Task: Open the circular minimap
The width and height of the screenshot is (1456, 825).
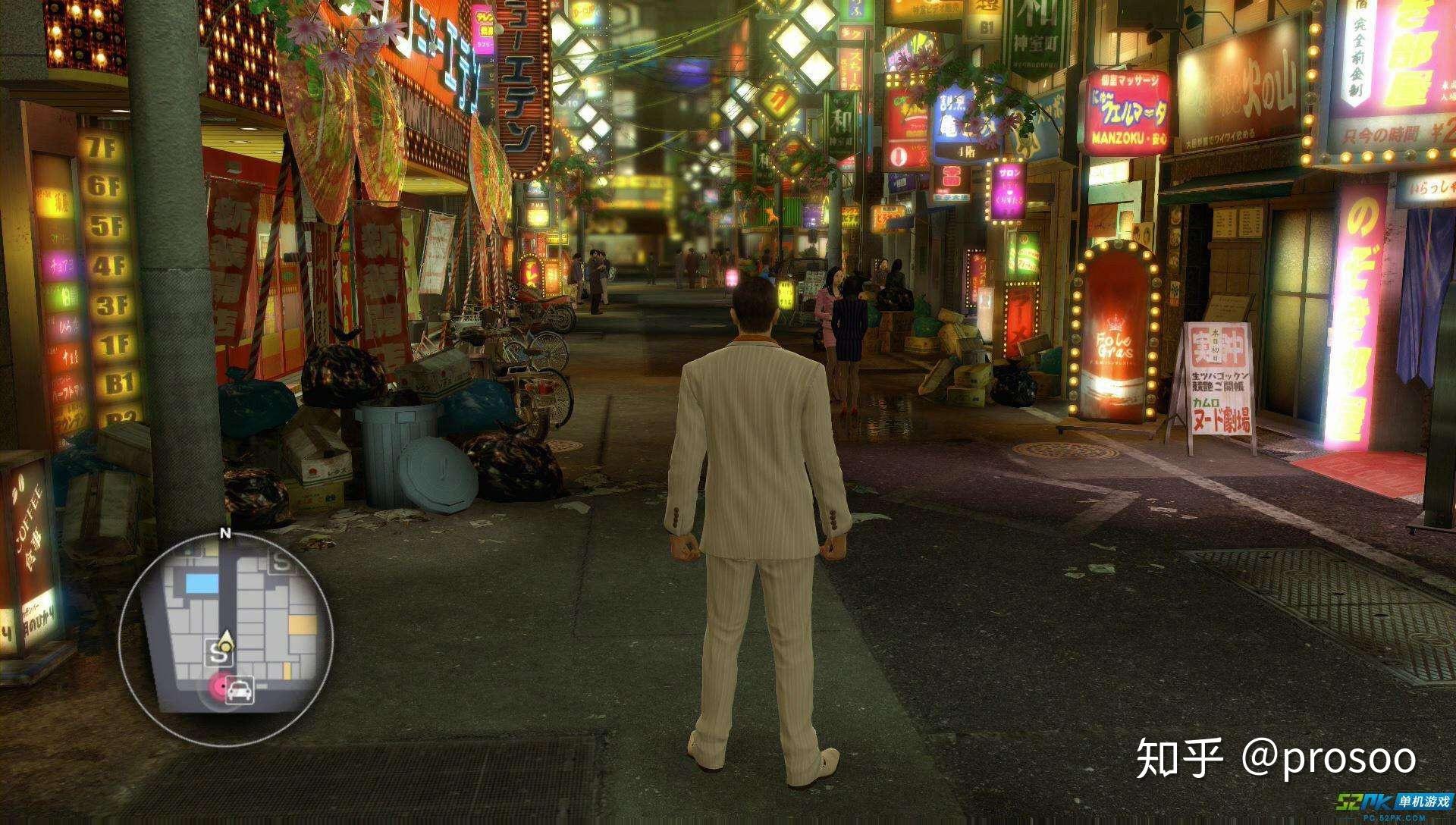Action: [225, 638]
